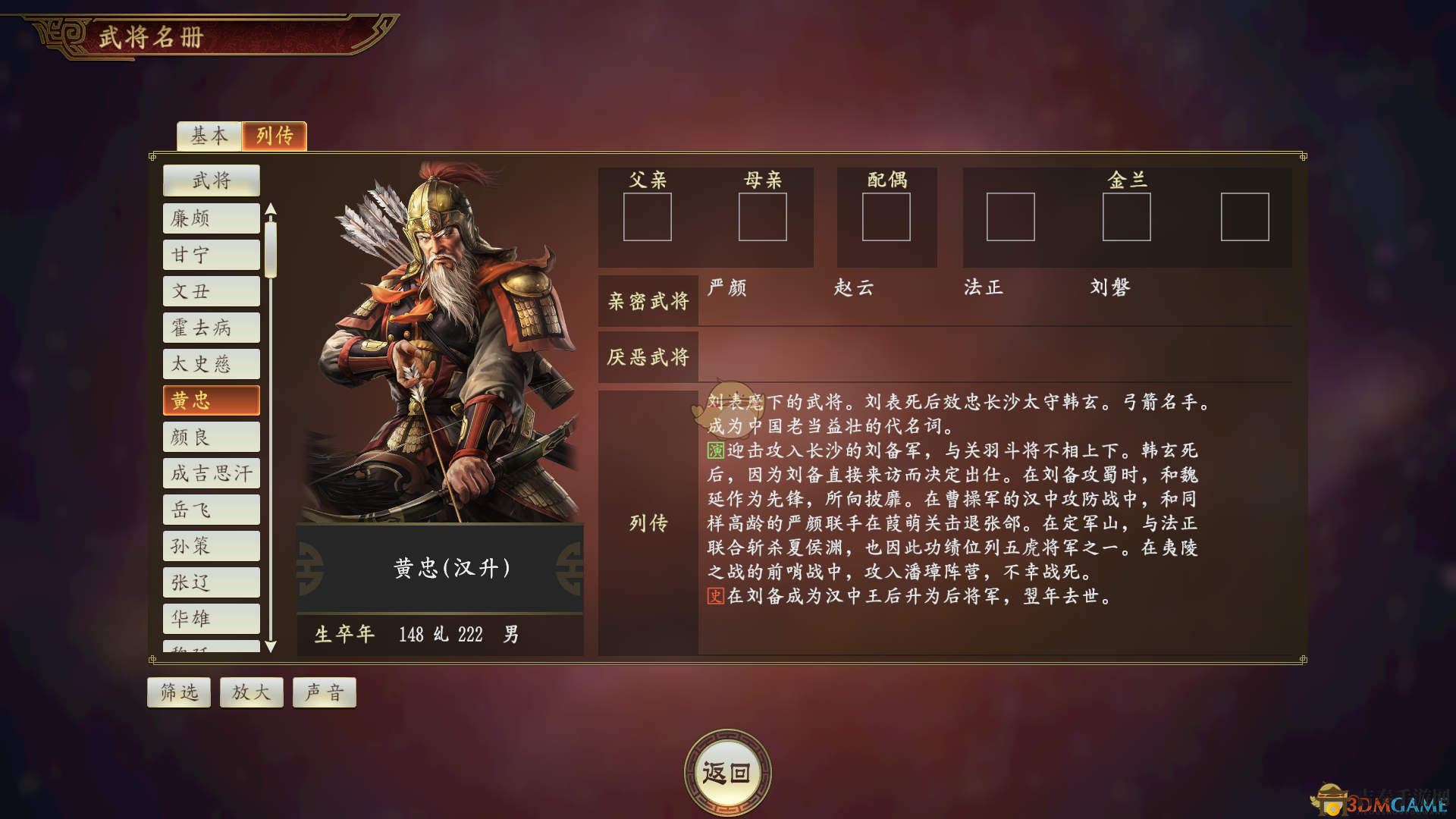Viewport: 1456px width, 819px height.
Task: Select the empty 母亲 portrait slot
Action: tap(762, 218)
